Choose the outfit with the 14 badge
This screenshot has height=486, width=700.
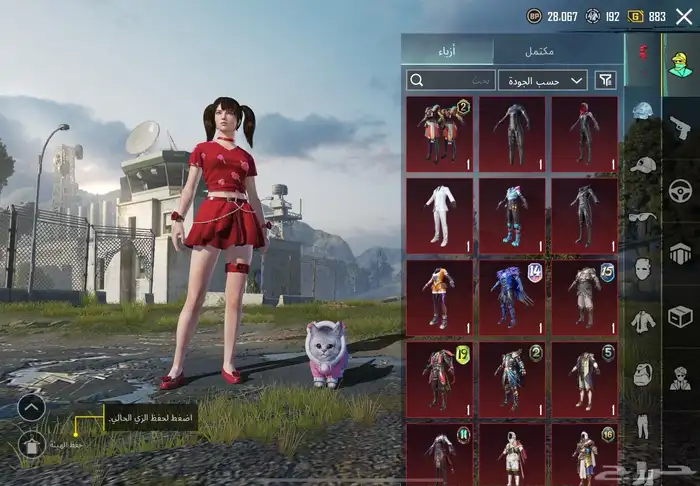[x=512, y=297]
